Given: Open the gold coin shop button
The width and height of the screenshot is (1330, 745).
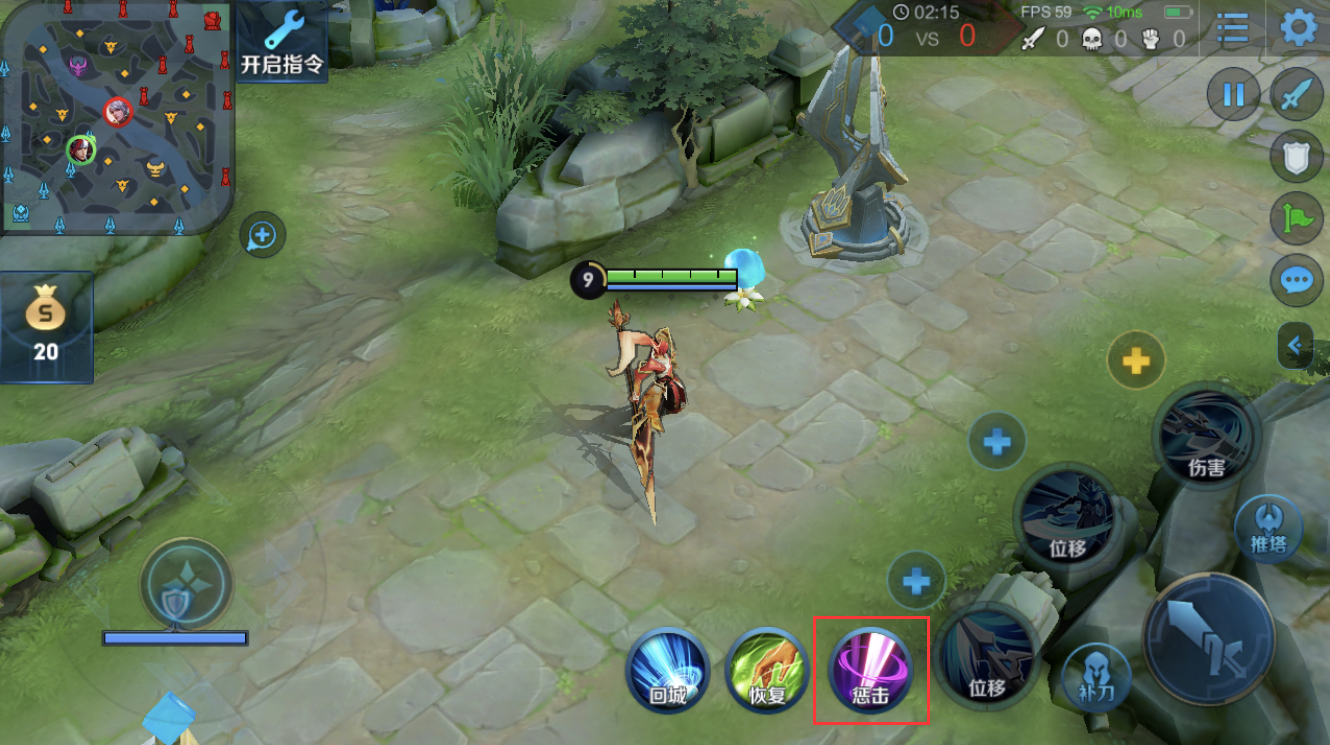Looking at the screenshot, I should click(x=46, y=327).
